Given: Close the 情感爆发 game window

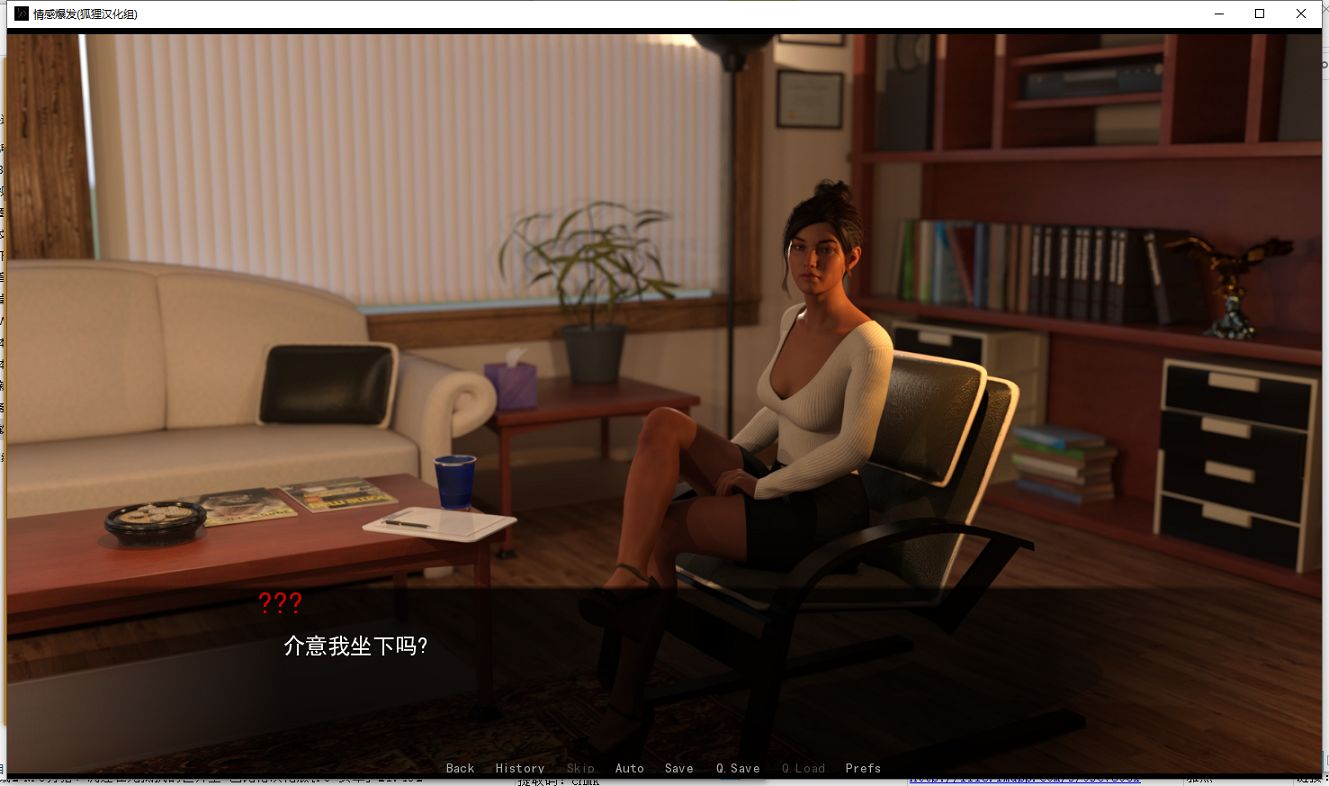Looking at the screenshot, I should point(1300,14).
